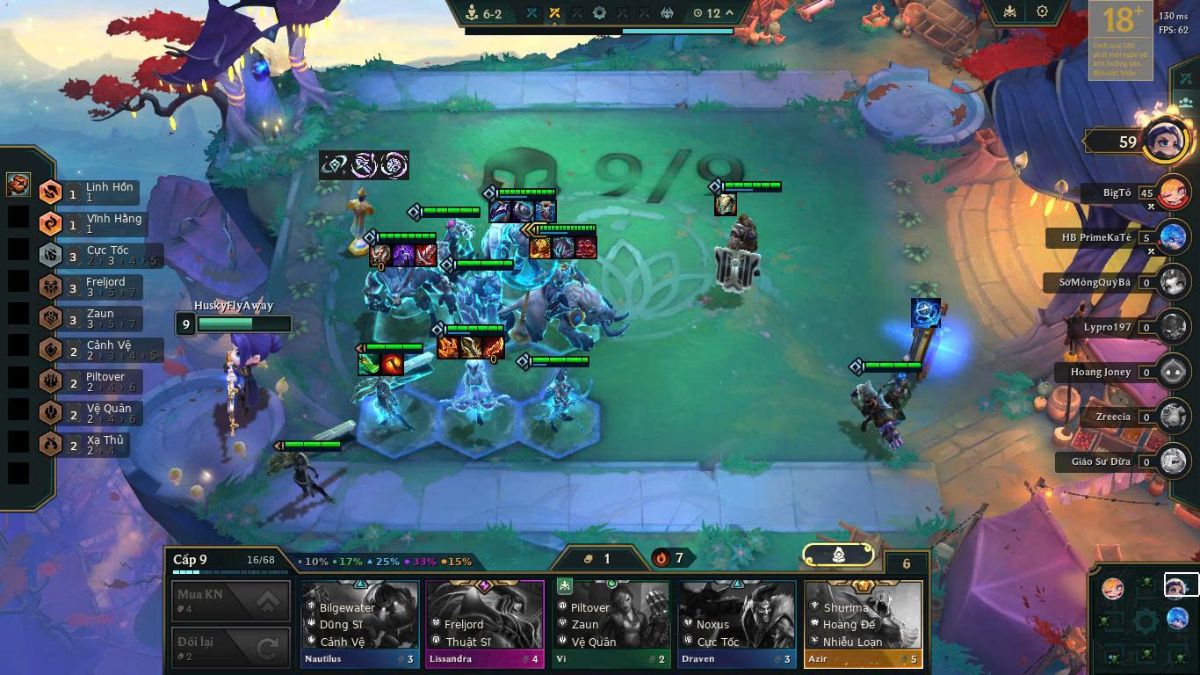
Task: Click the minimap in the corner
Action: click(x=1144, y=619)
